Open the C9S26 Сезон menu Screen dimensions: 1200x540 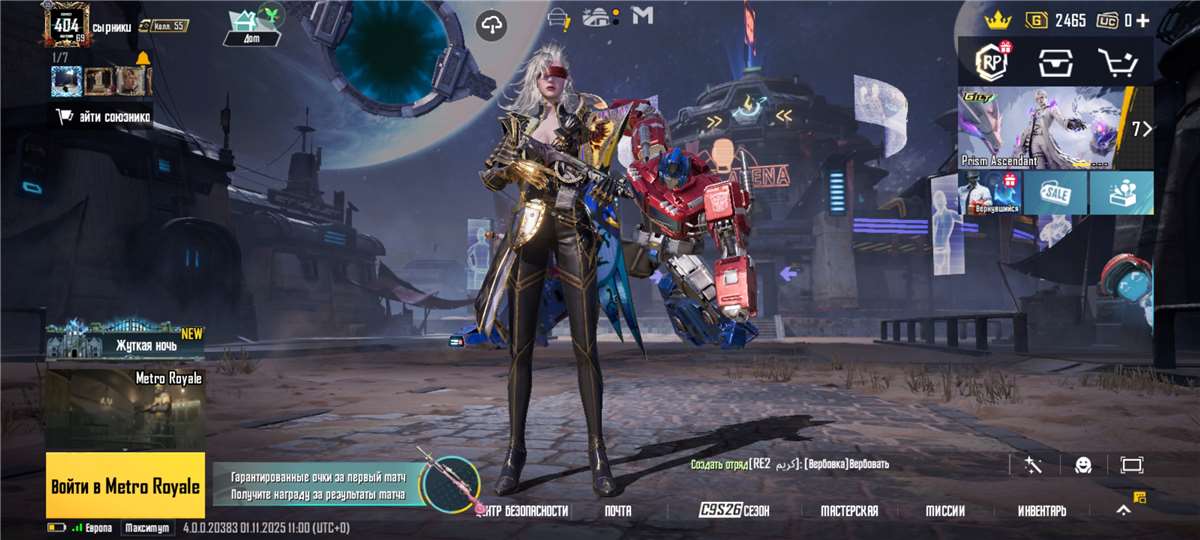(734, 511)
